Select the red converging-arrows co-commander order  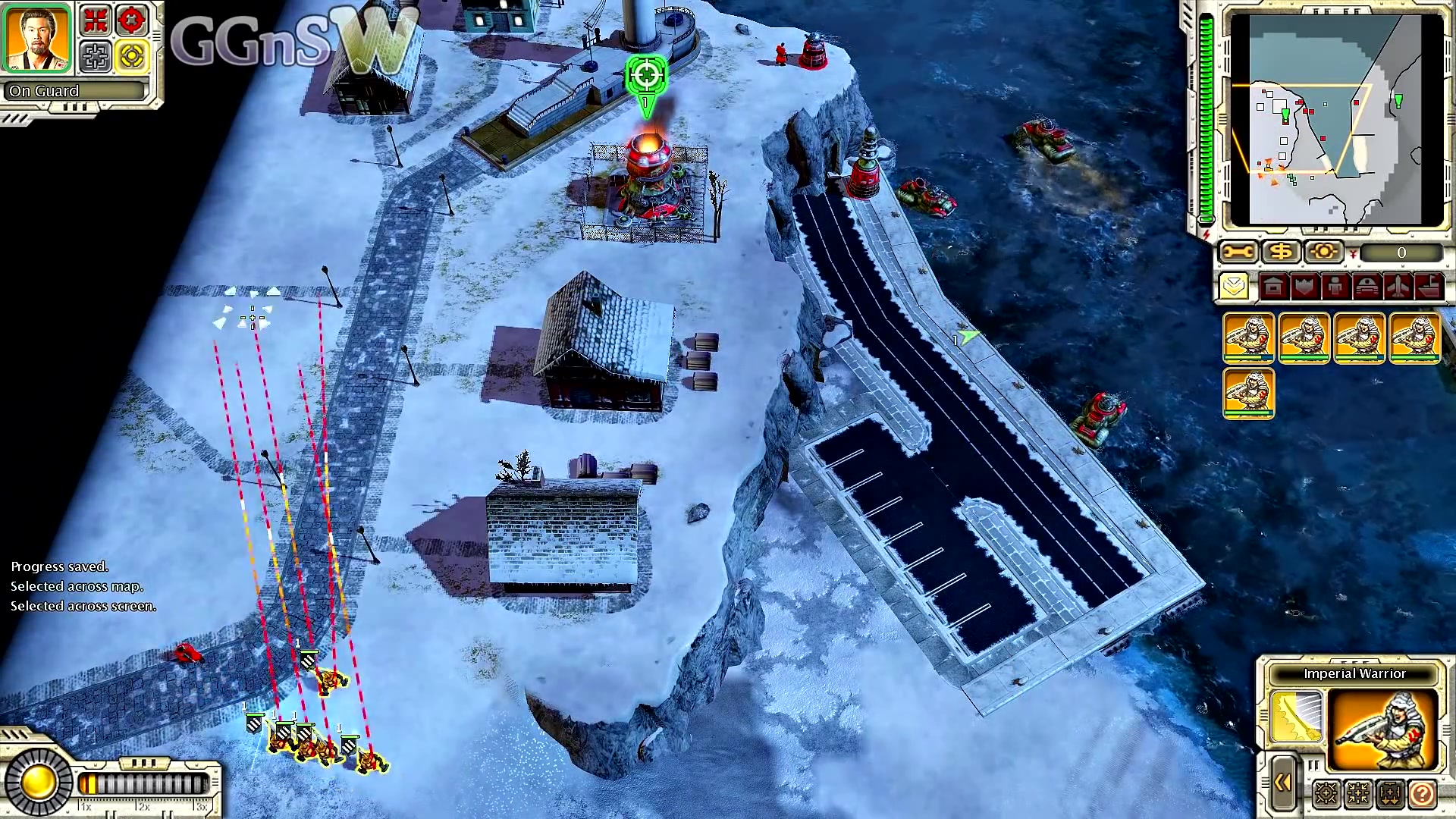click(96, 20)
